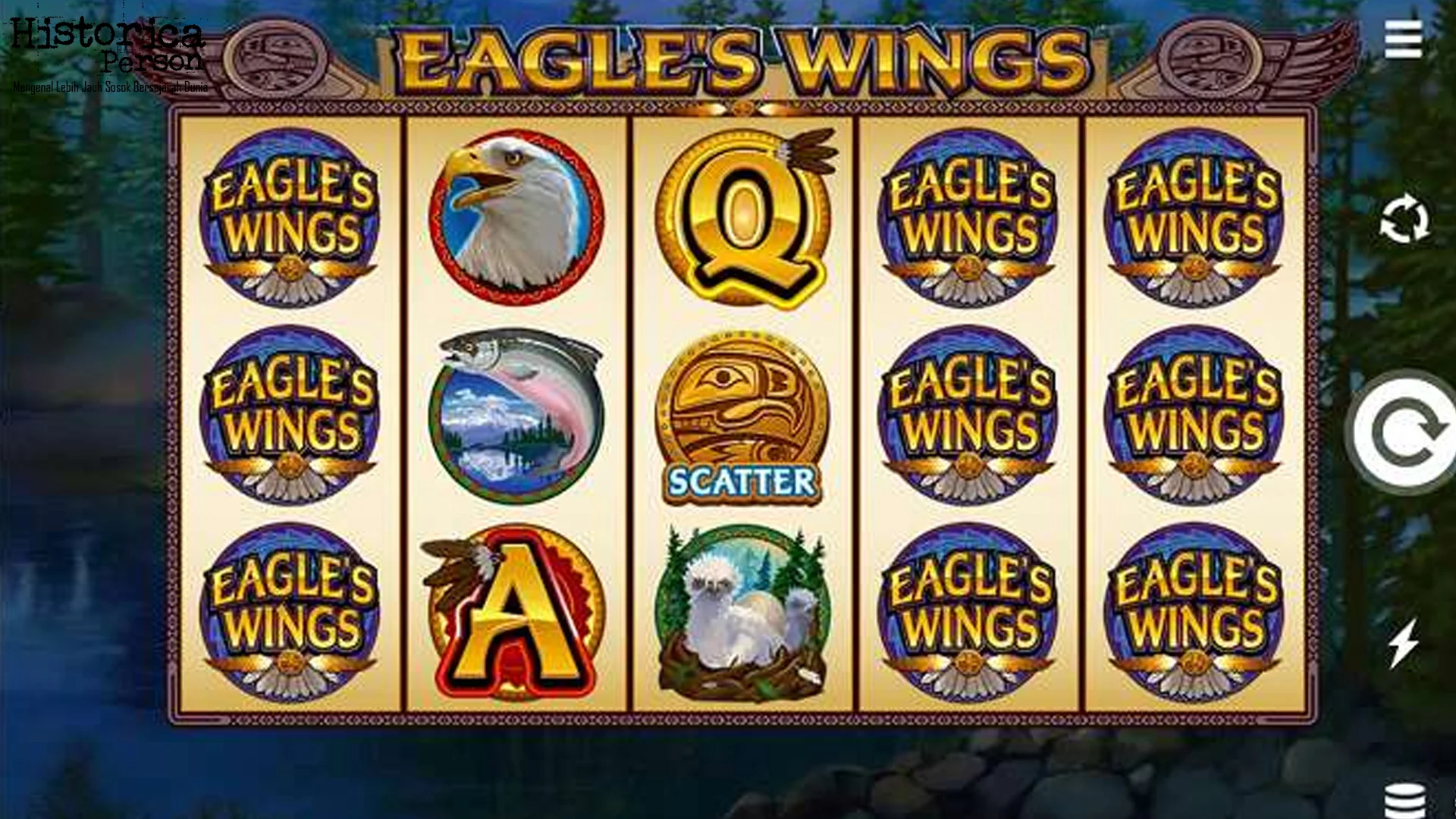
Task: Enable autoplay with the looping arrows icon
Action: pos(1407,220)
